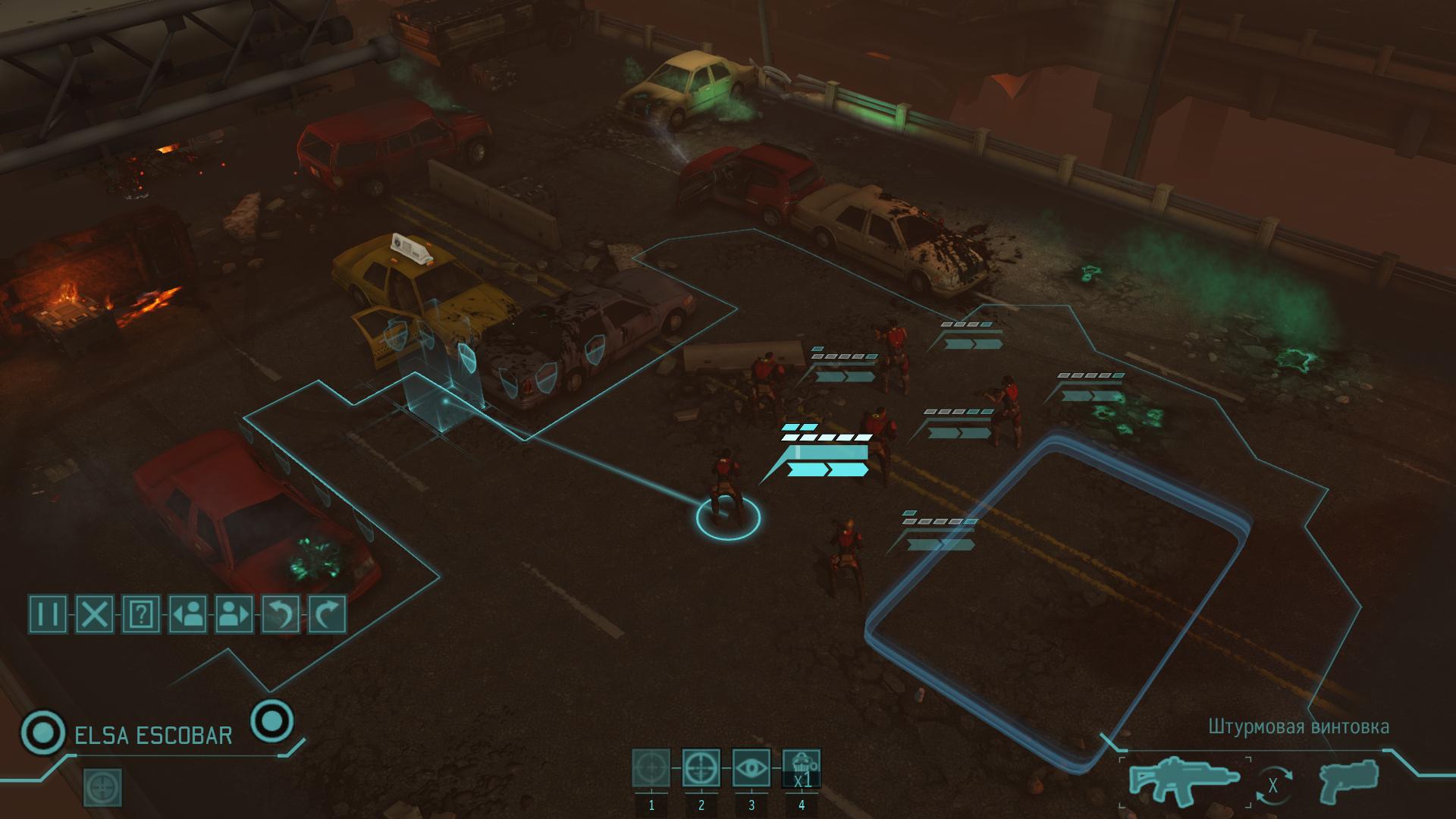Activate the crosshair ability in slot 2

(701, 768)
